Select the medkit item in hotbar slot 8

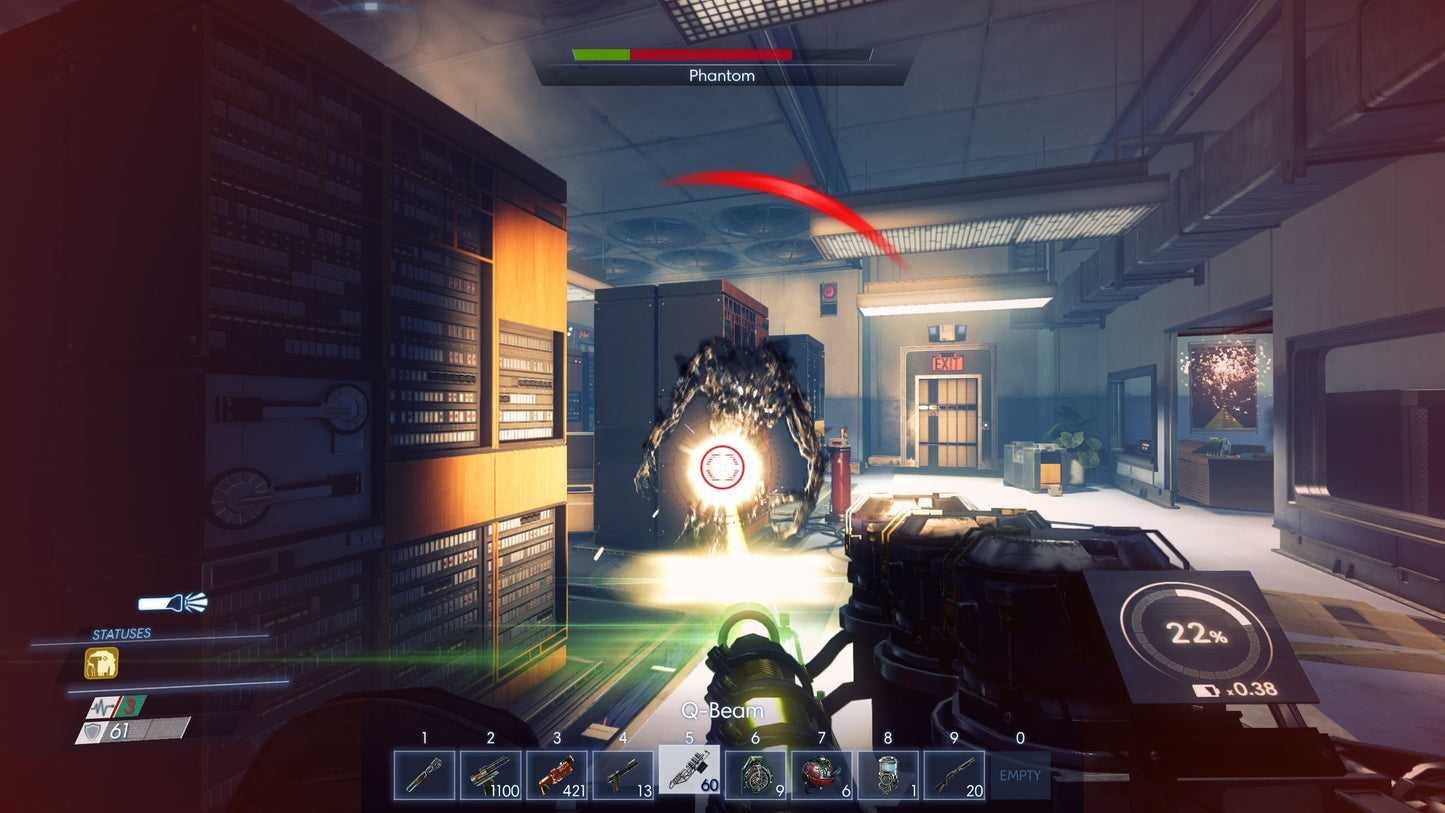click(888, 775)
